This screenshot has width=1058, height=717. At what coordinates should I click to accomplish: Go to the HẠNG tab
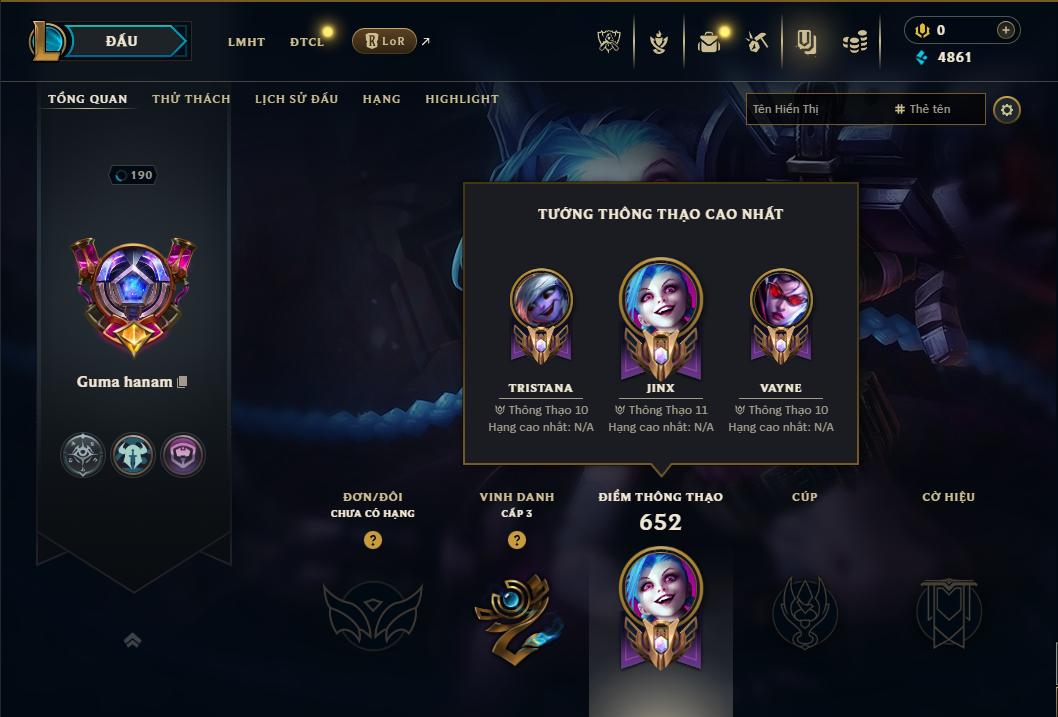381,99
